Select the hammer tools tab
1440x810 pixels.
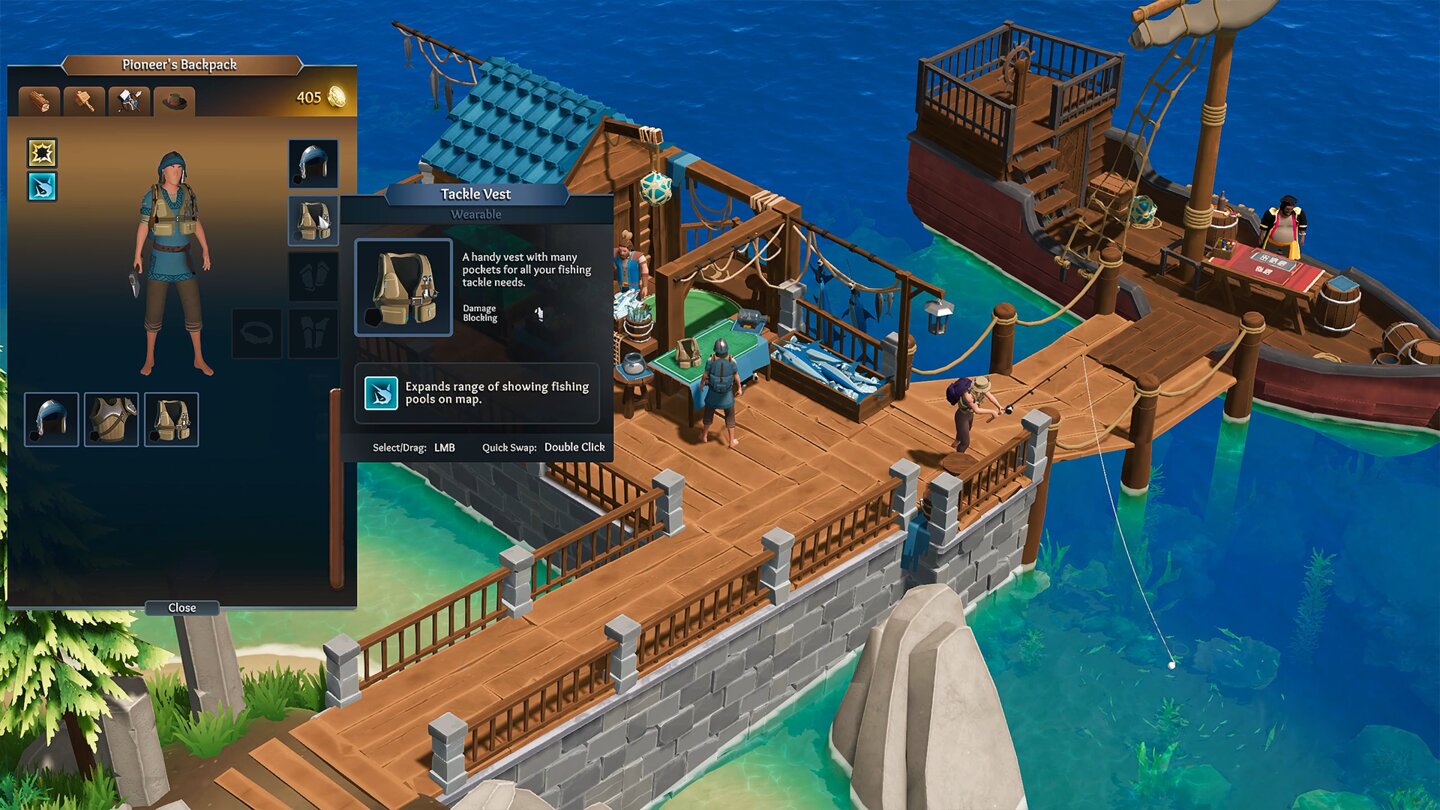[x=84, y=100]
